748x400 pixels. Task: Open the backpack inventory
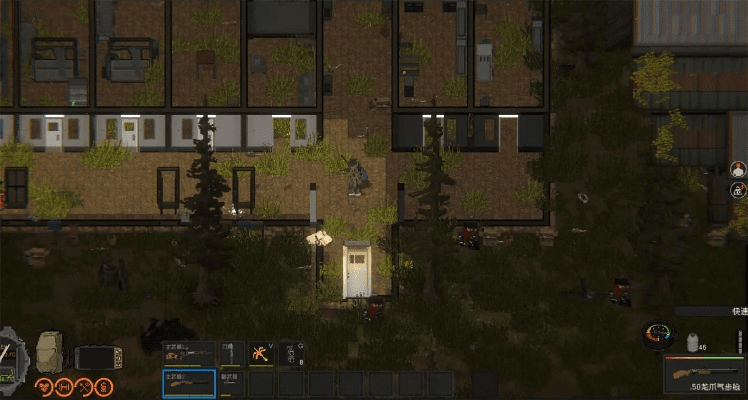pos(51,352)
